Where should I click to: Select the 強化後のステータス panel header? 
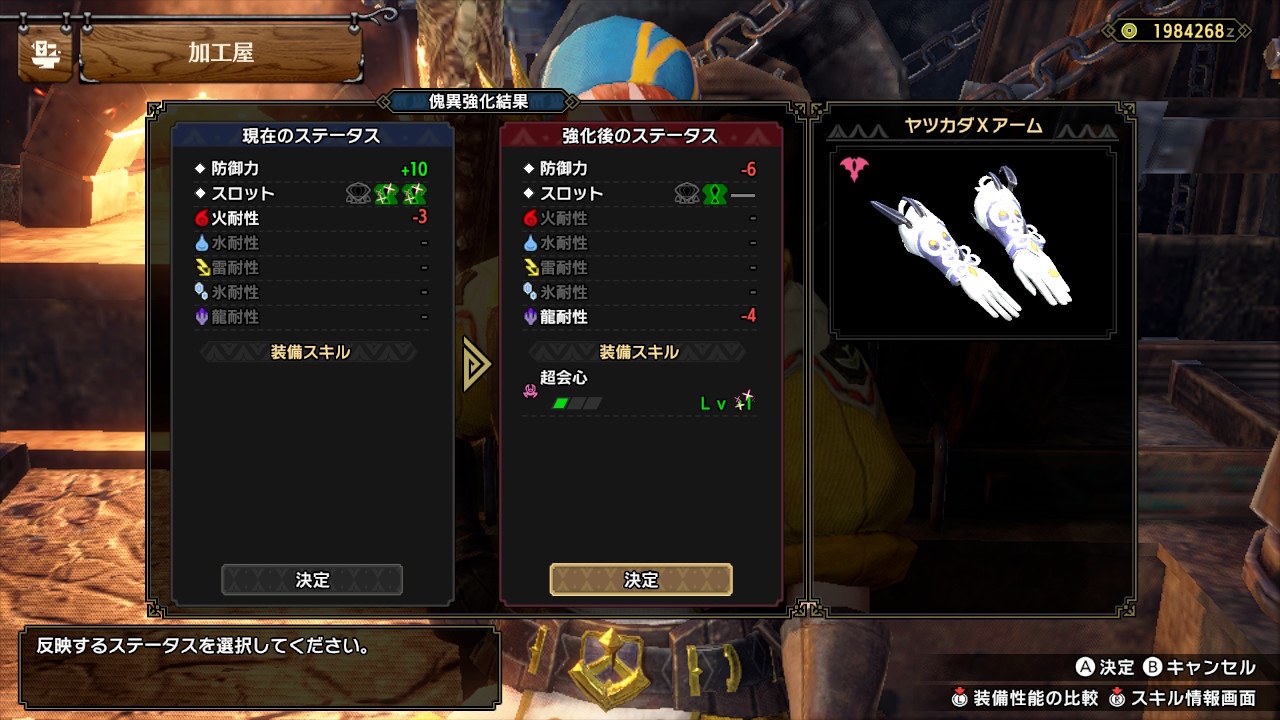pos(641,136)
